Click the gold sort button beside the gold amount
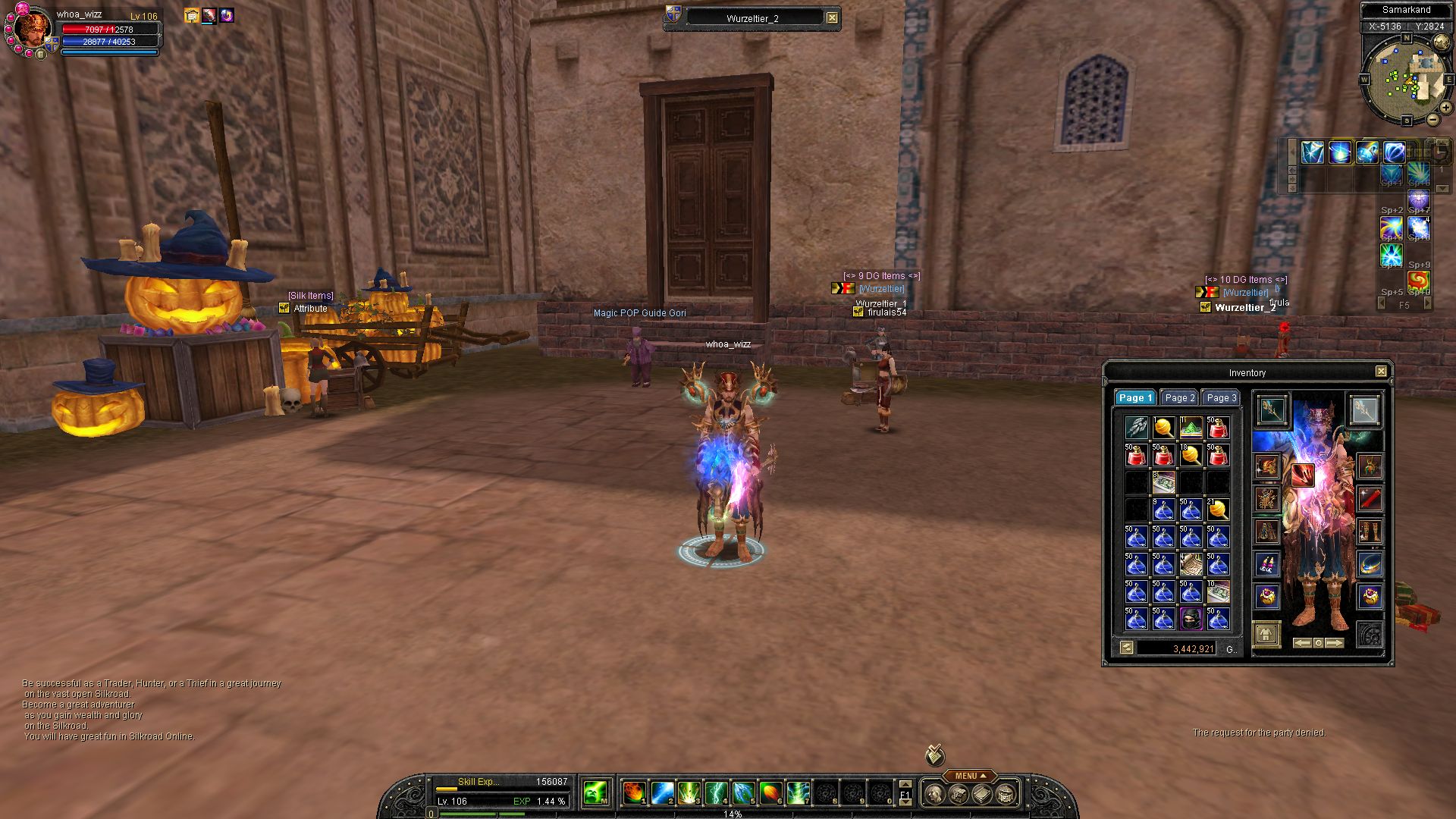The height and width of the screenshot is (819, 1456). click(1126, 648)
